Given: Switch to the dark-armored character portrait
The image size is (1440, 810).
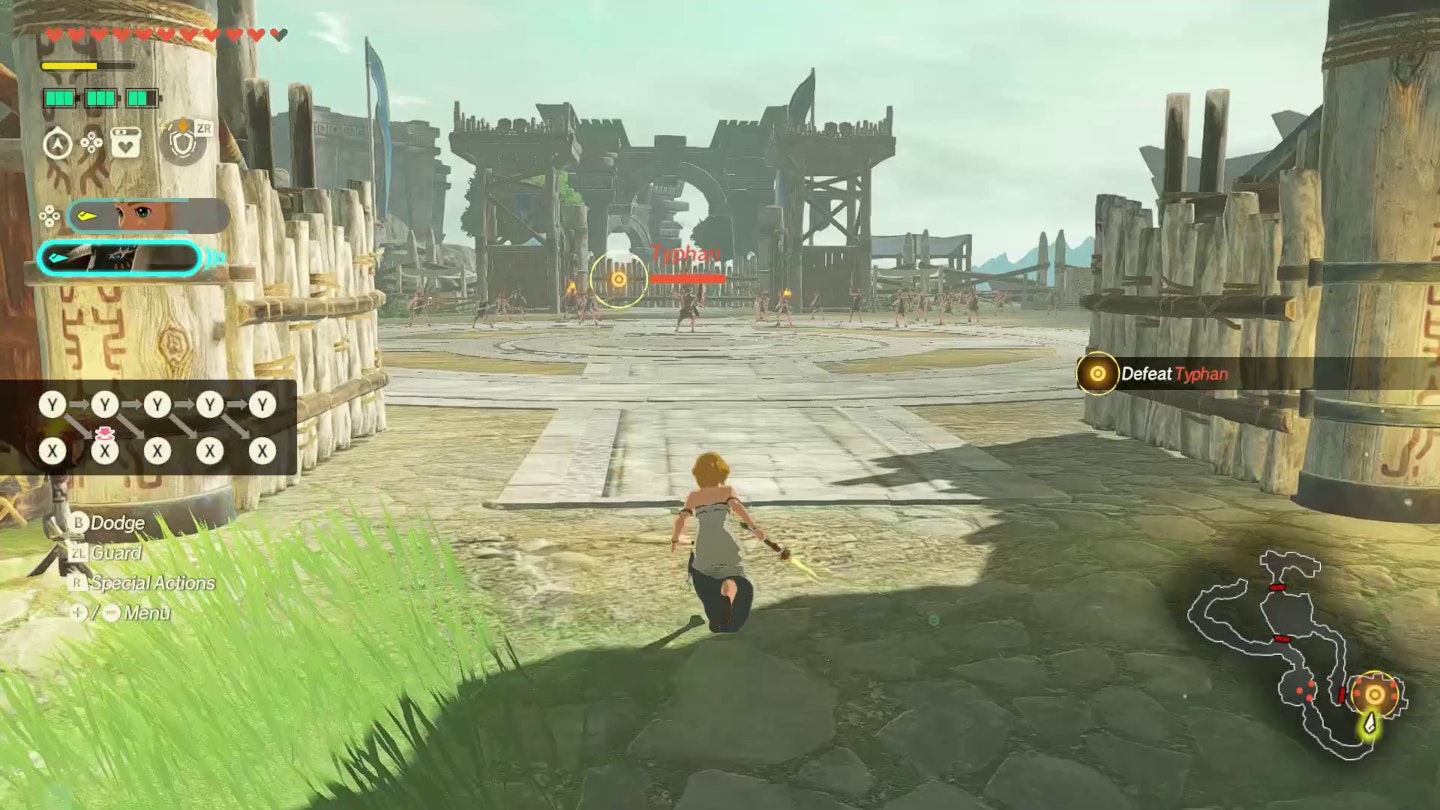Looking at the screenshot, I should 120,258.
